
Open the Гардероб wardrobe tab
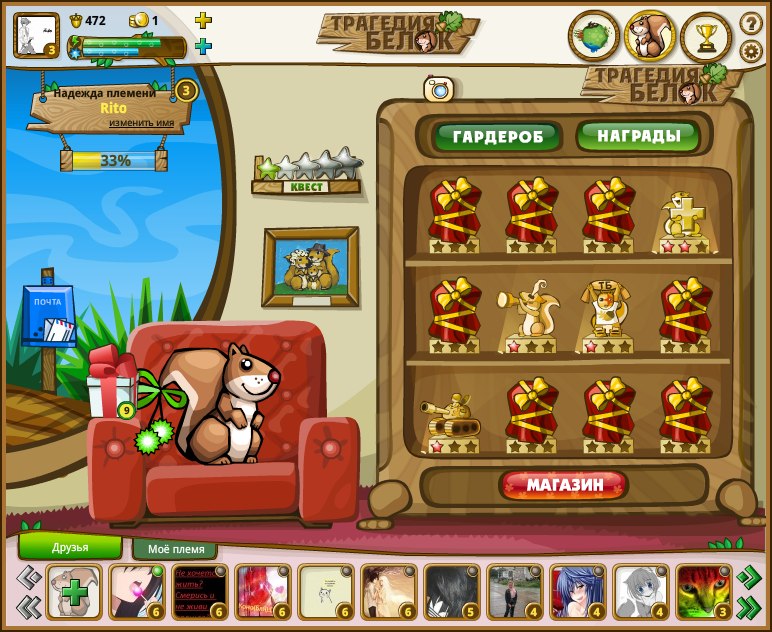(x=497, y=136)
